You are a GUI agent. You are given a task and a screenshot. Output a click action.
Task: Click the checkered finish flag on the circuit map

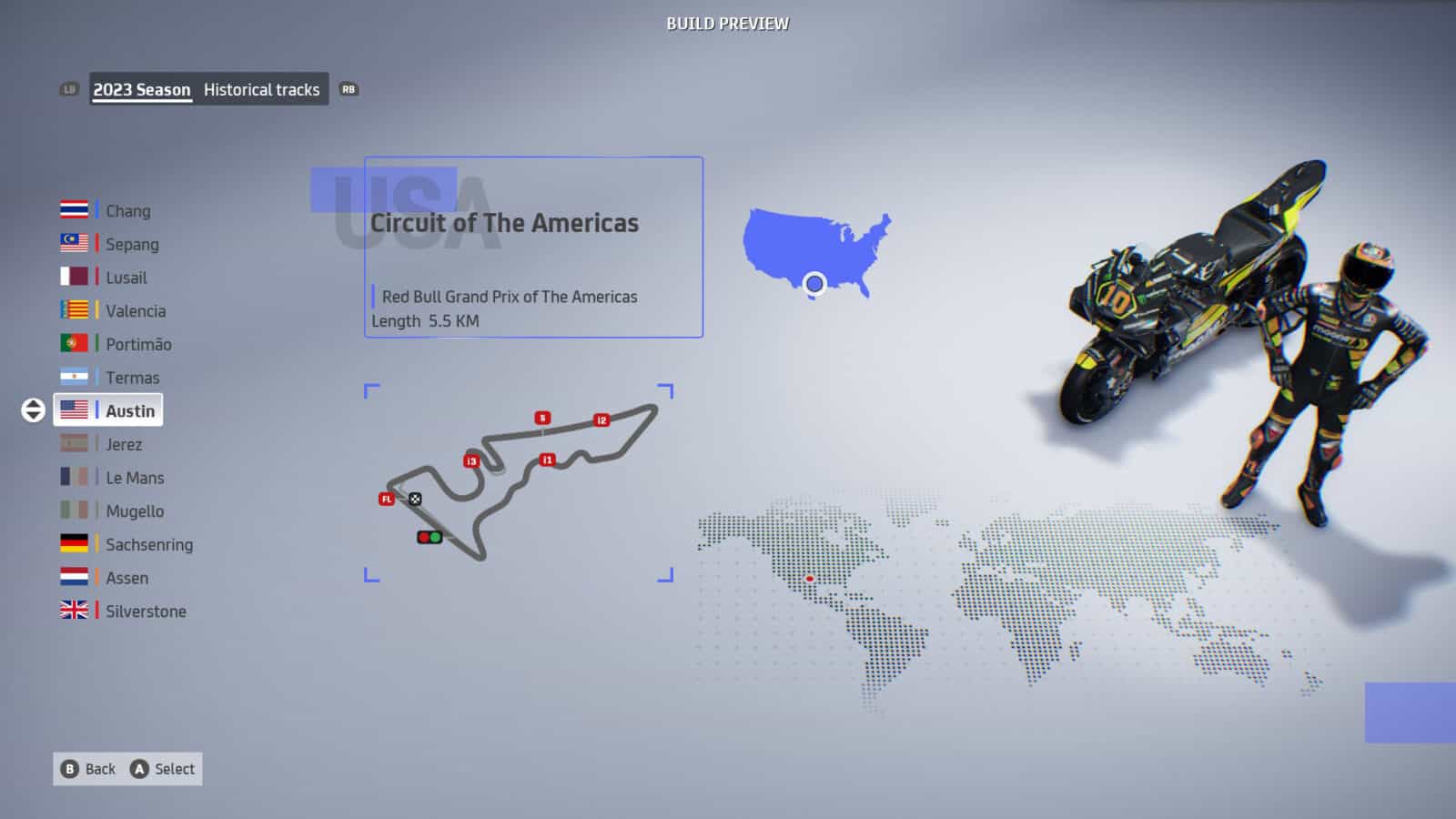(416, 499)
